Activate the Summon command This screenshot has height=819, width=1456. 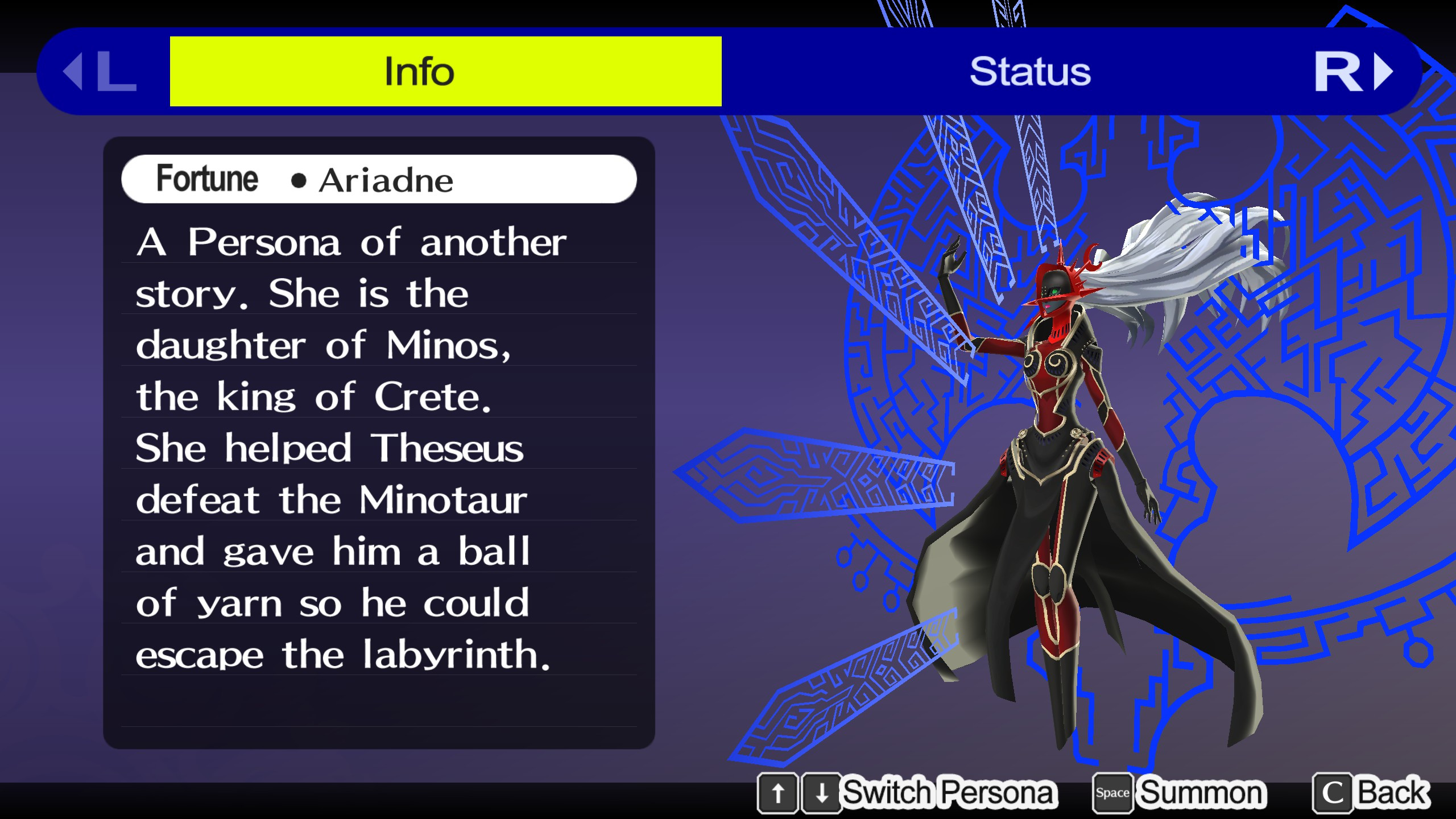1200,792
